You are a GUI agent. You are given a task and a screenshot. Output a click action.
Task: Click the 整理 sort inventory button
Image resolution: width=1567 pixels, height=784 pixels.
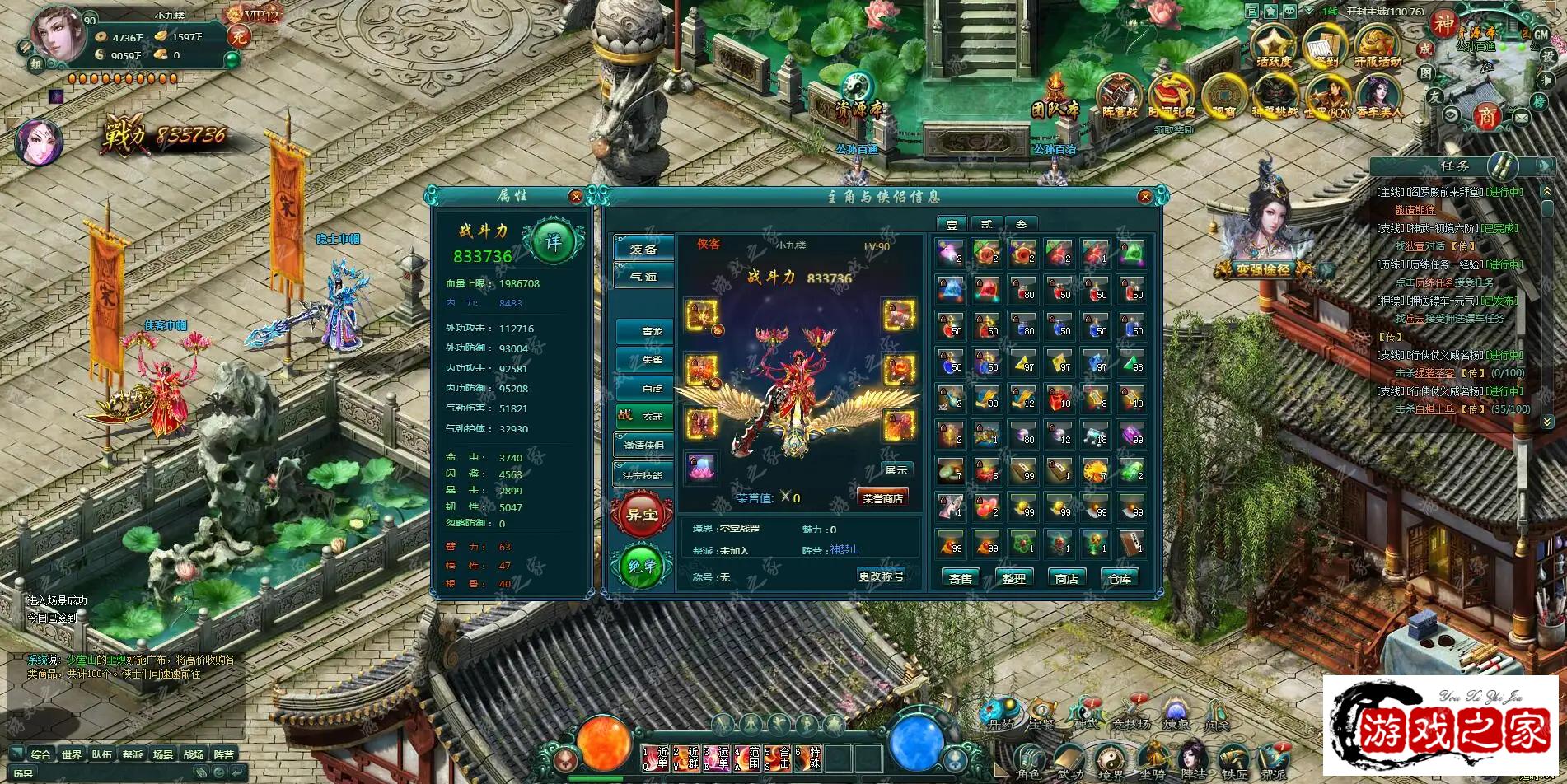1015,579
